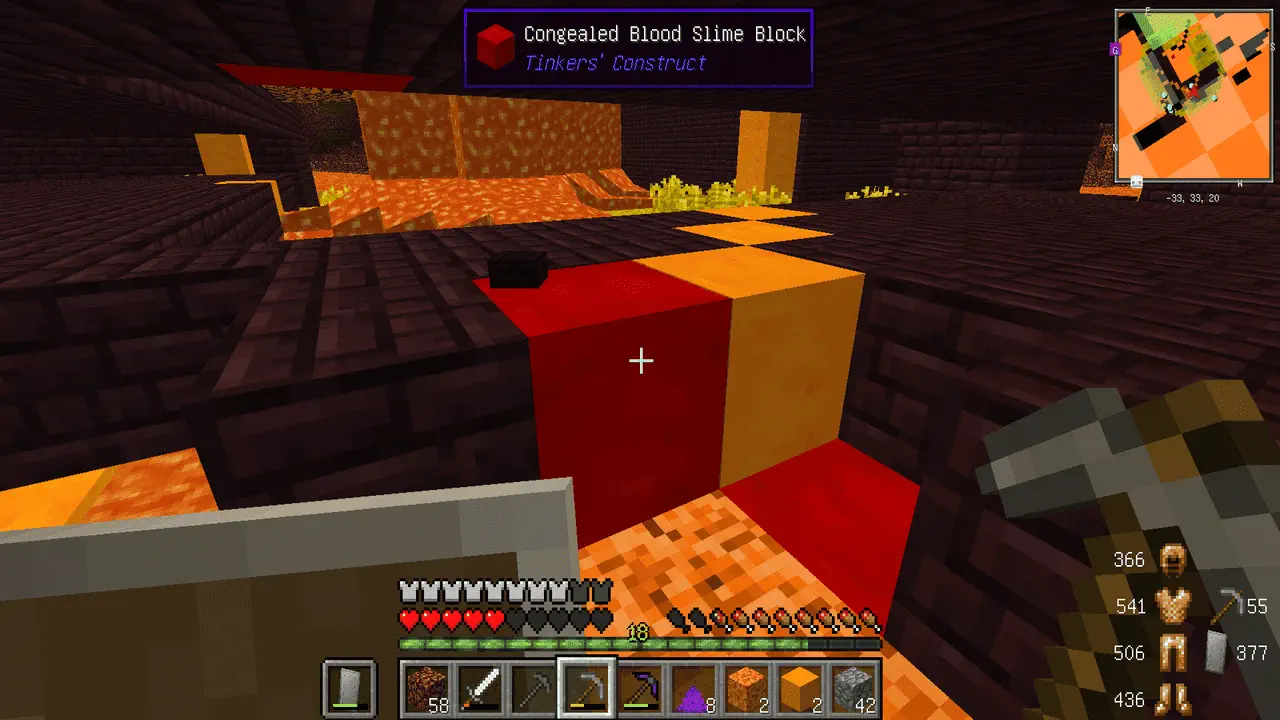Click the Congealed Blood Slime Block tooltip
Viewport: 1280px width, 720px height.
coord(638,48)
